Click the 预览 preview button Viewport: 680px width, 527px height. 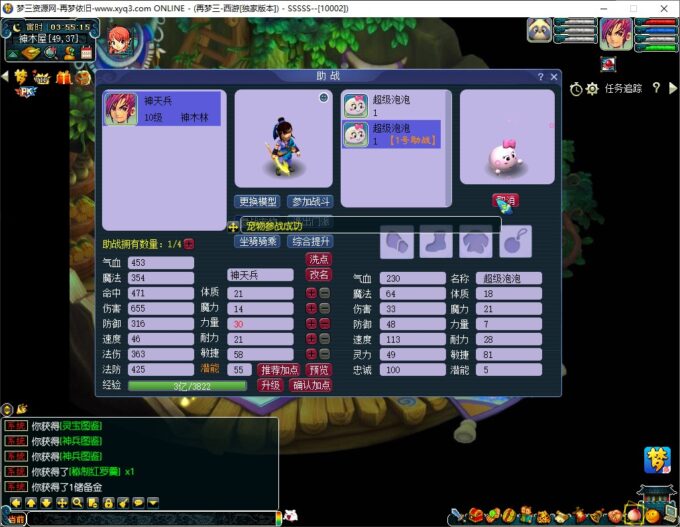pos(319,369)
